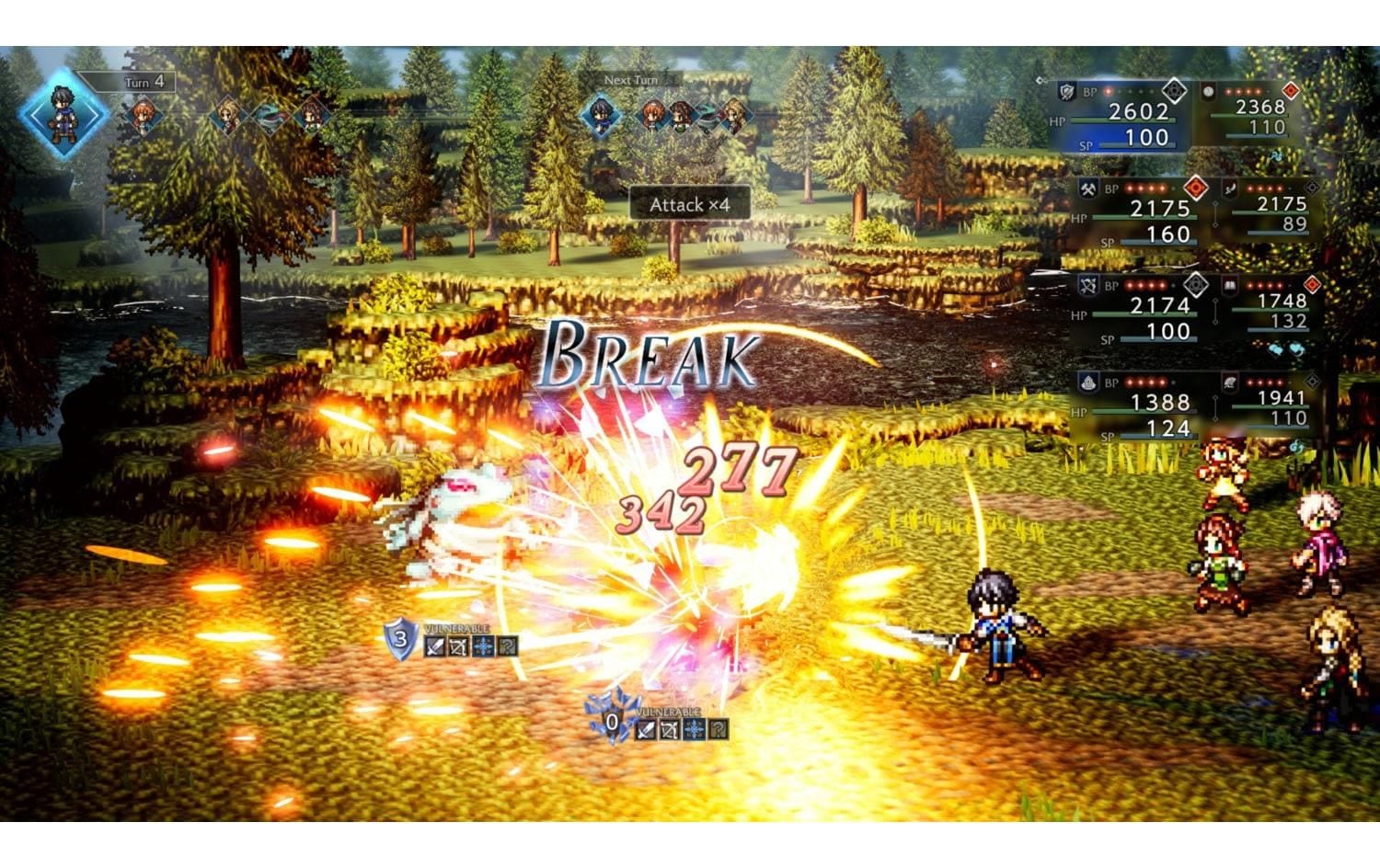1380x868 pixels.
Task: Click the first BP pip on the warrior's gauge
Action: coord(1107,92)
